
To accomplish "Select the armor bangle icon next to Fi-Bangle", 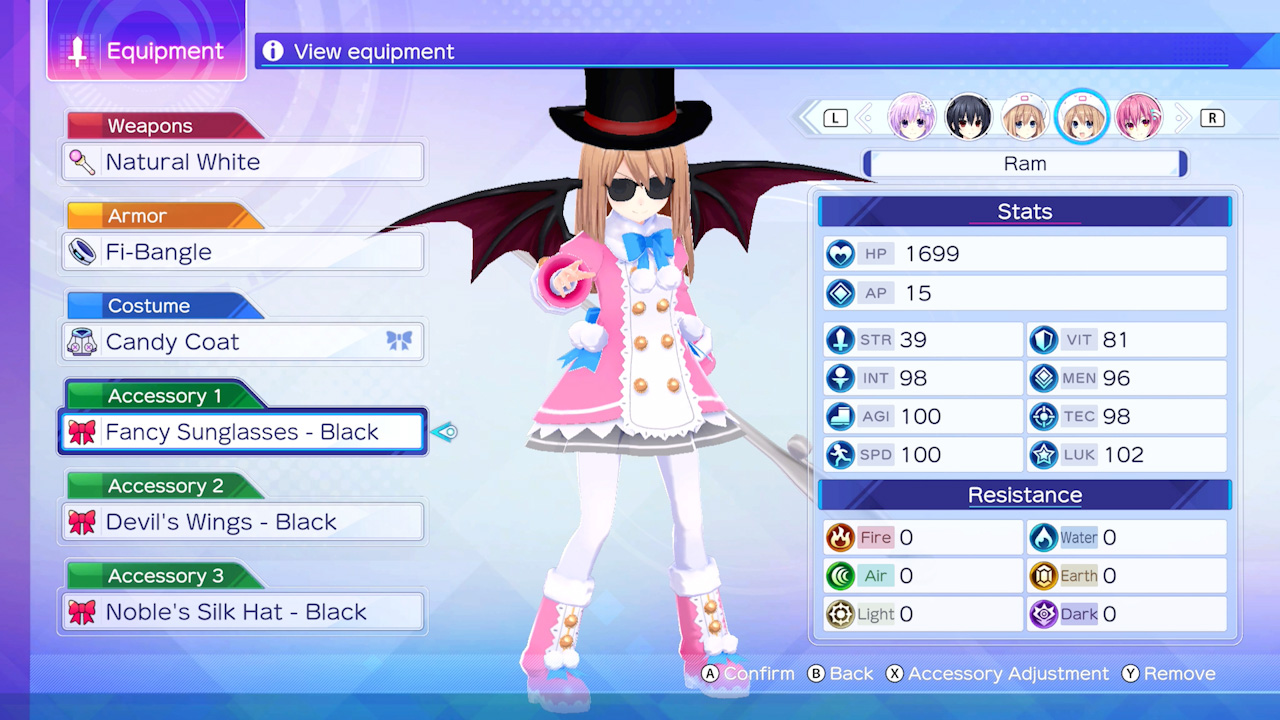I will (x=83, y=251).
